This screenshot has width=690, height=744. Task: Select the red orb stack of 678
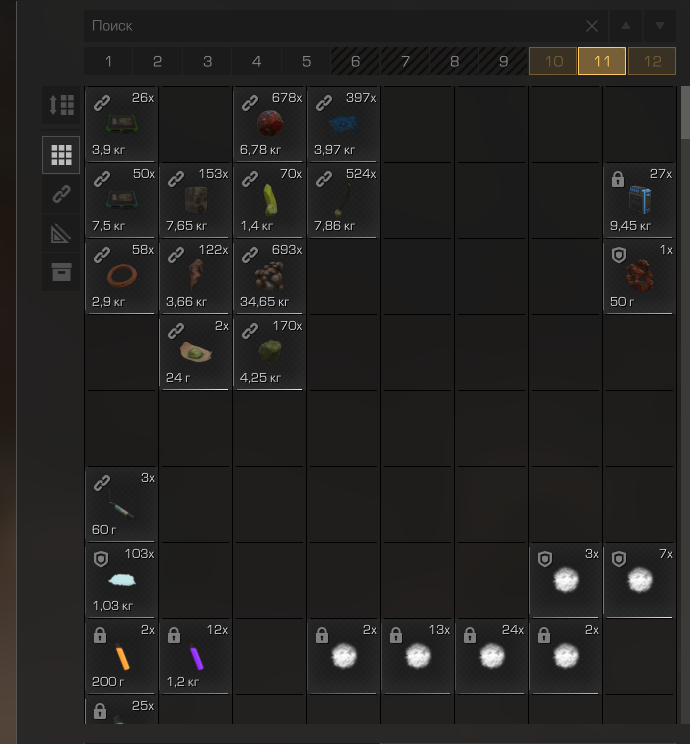[270, 124]
